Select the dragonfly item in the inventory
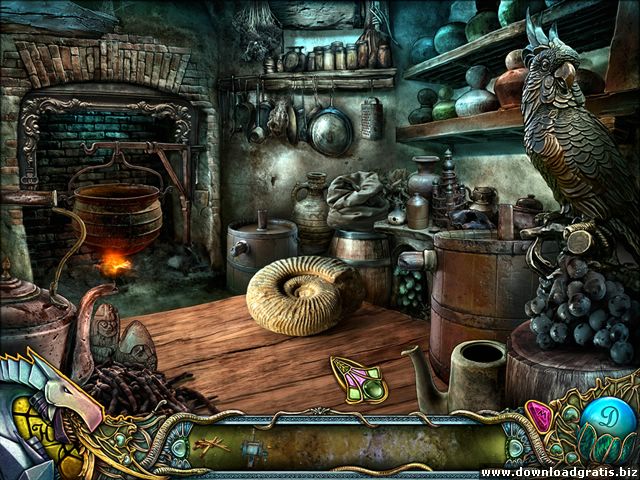640x480 pixels. tap(213, 443)
